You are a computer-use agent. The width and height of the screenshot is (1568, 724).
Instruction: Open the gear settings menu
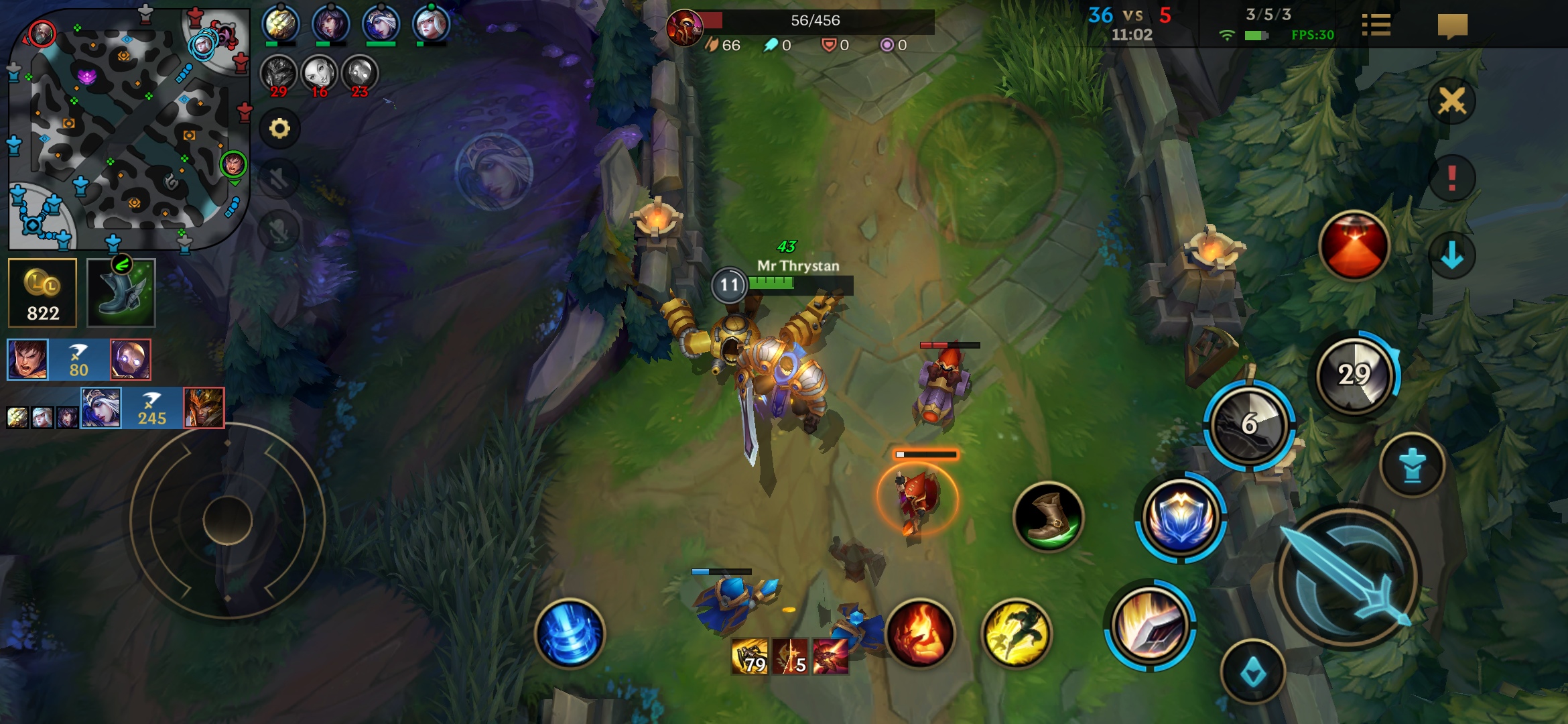(279, 128)
